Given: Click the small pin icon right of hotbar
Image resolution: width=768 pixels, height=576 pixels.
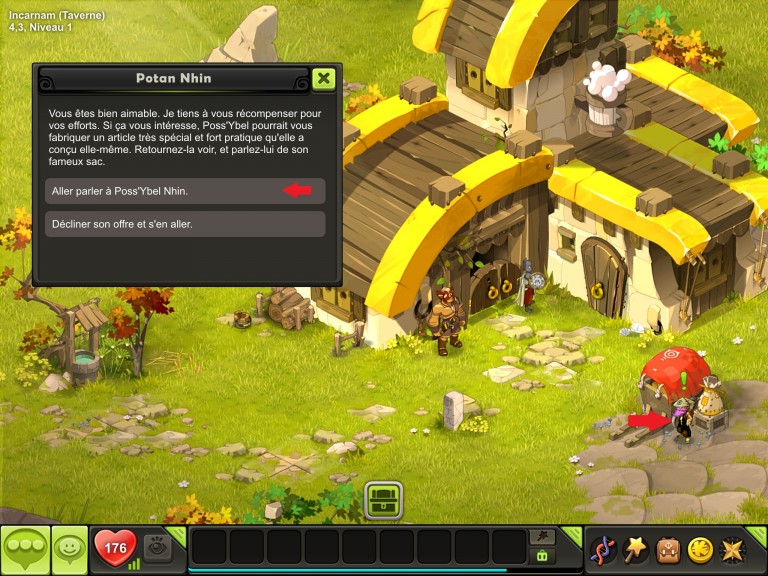Looking at the screenshot, I should point(544,537).
